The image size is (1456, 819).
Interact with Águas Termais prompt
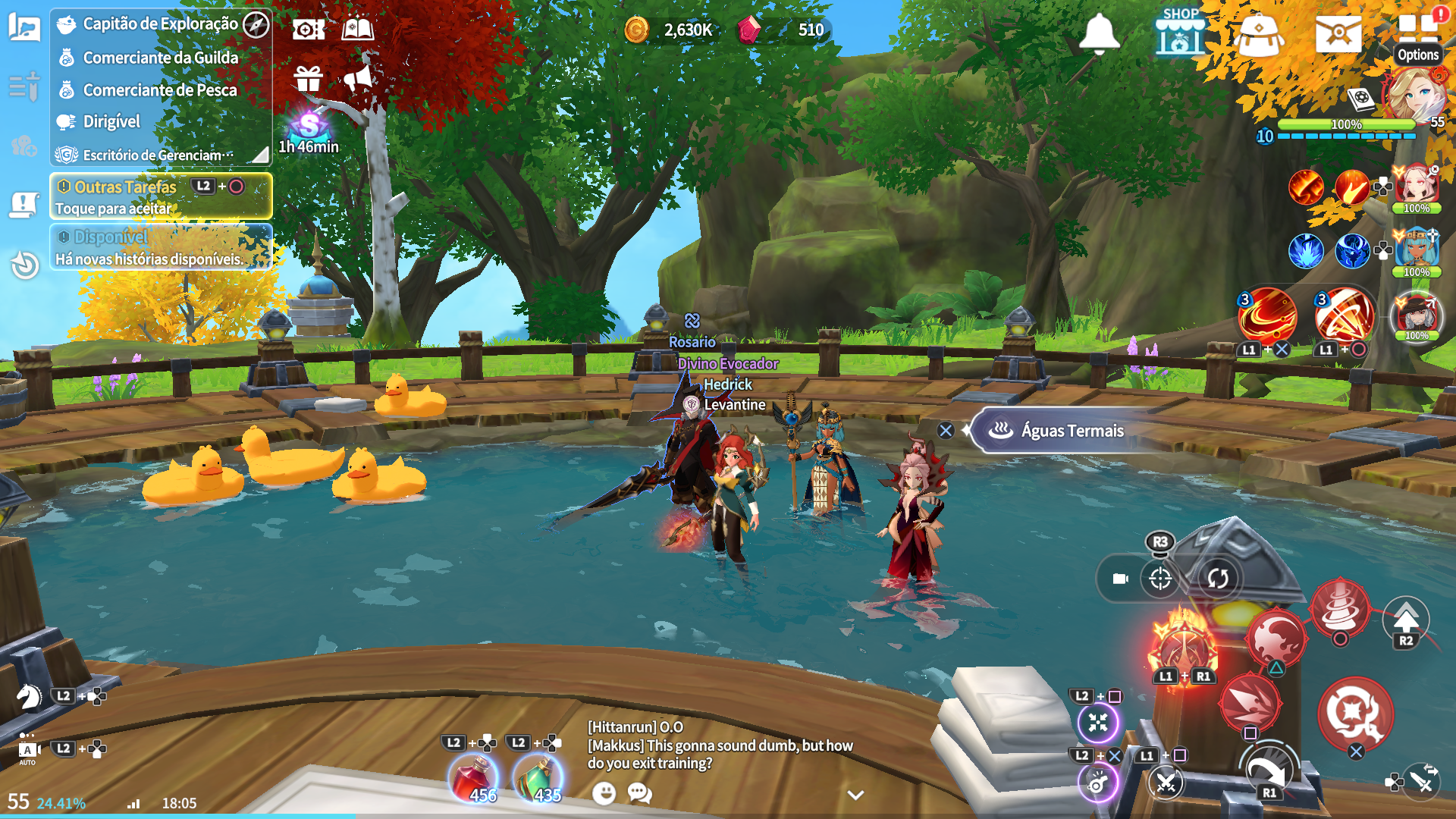1072,431
